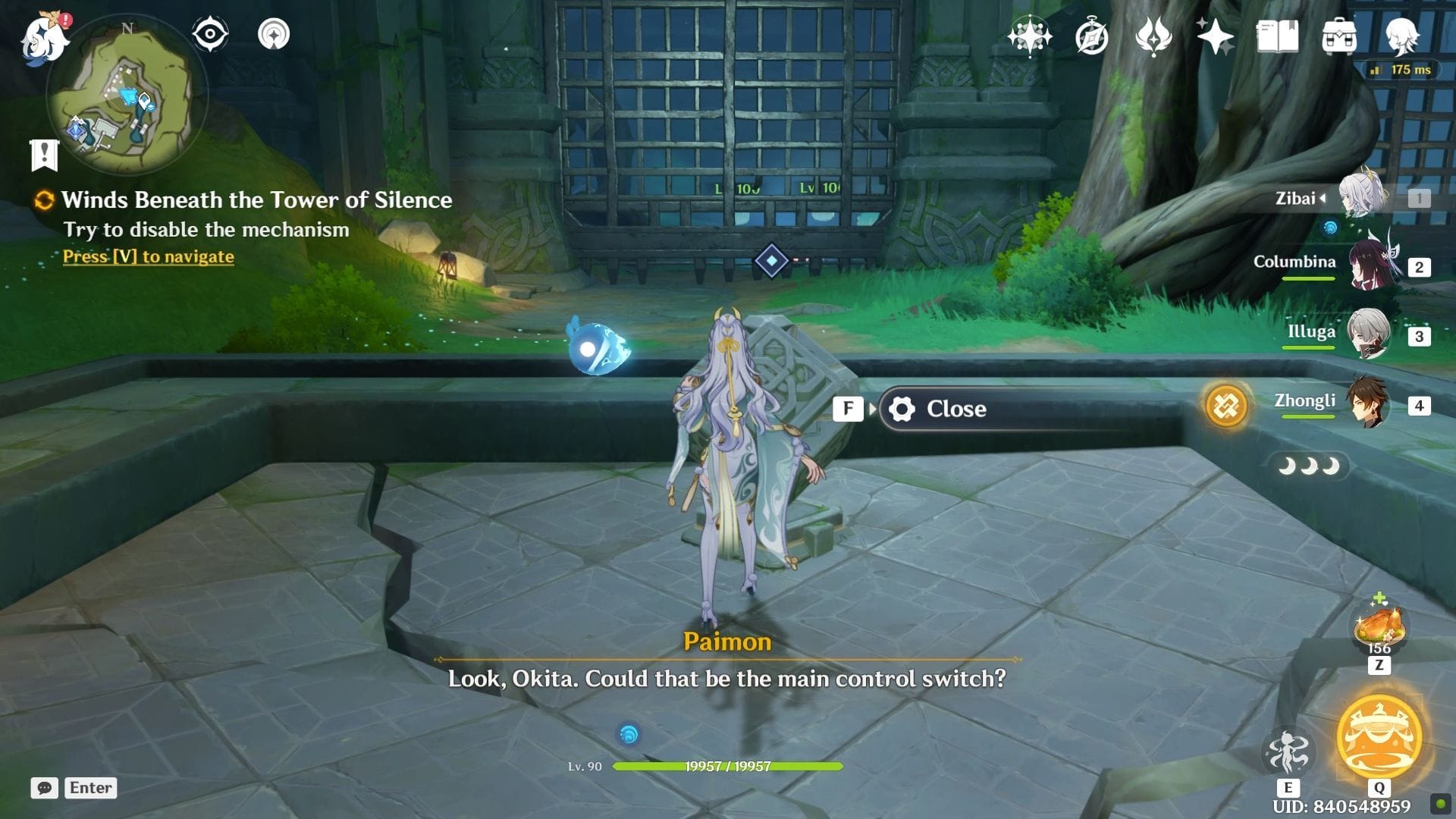This screenshot has width=1456, height=819.
Task: Open the inventory backpack icon
Action: point(1339,36)
